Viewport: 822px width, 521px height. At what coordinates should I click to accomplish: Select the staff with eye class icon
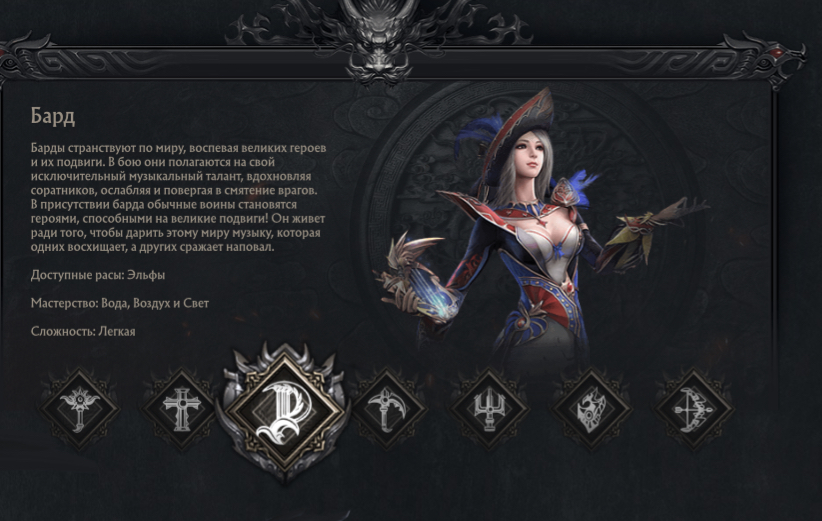80,407
